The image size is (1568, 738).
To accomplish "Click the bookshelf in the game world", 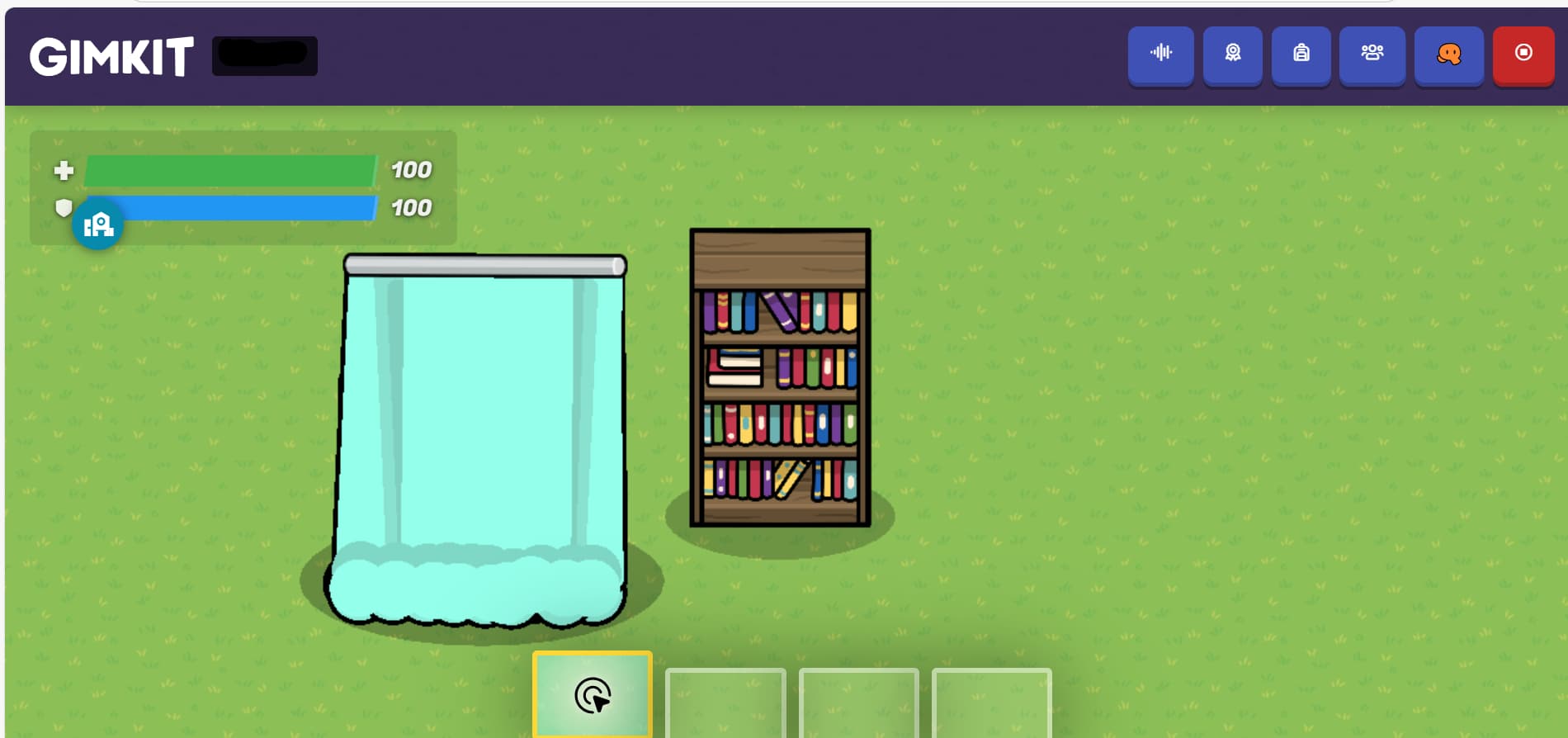I will click(779, 376).
